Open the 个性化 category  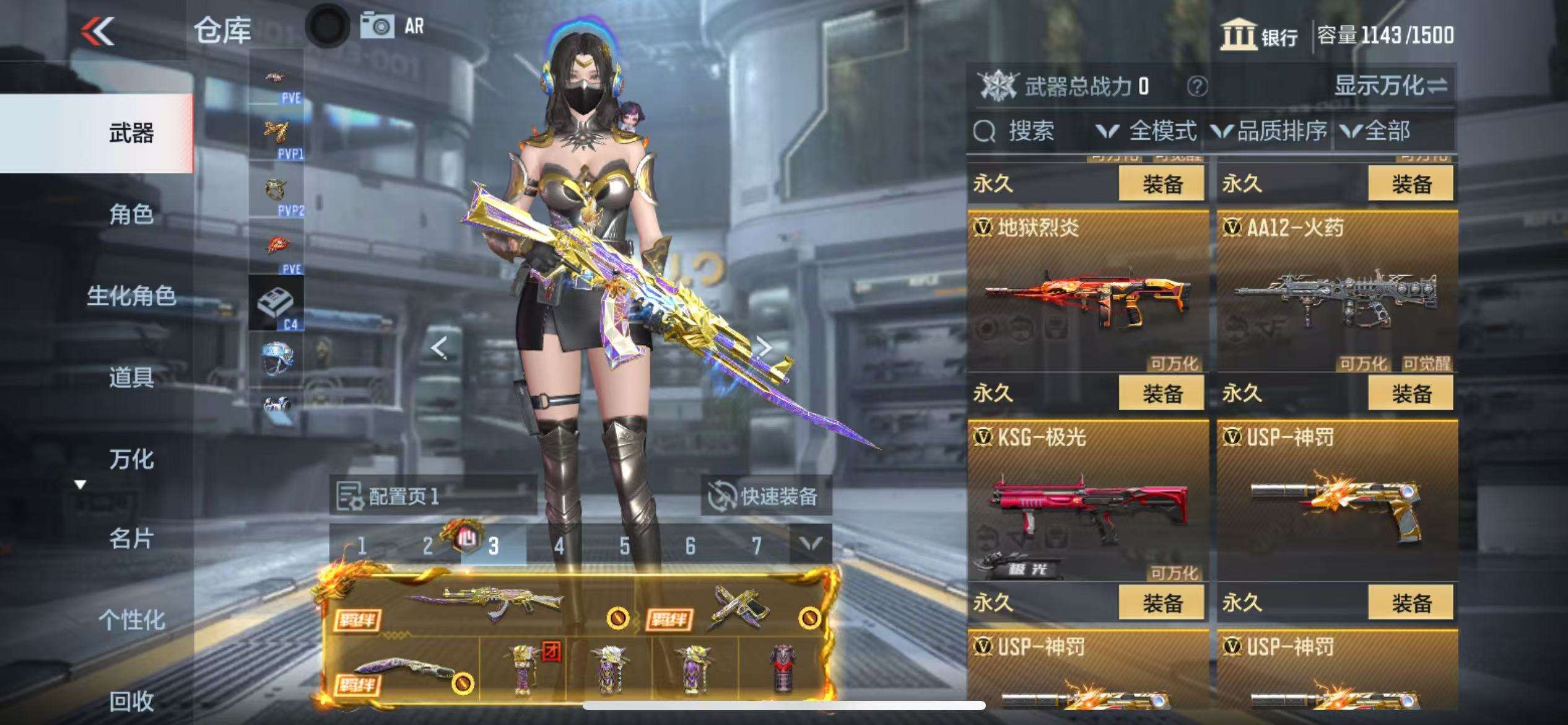point(131,620)
